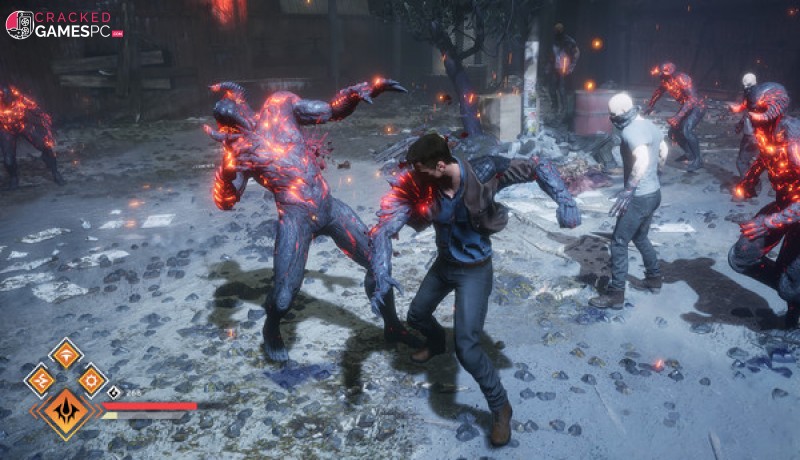Select the sun-gear ability diamond
This screenshot has width=800, height=460.
pos(92,380)
